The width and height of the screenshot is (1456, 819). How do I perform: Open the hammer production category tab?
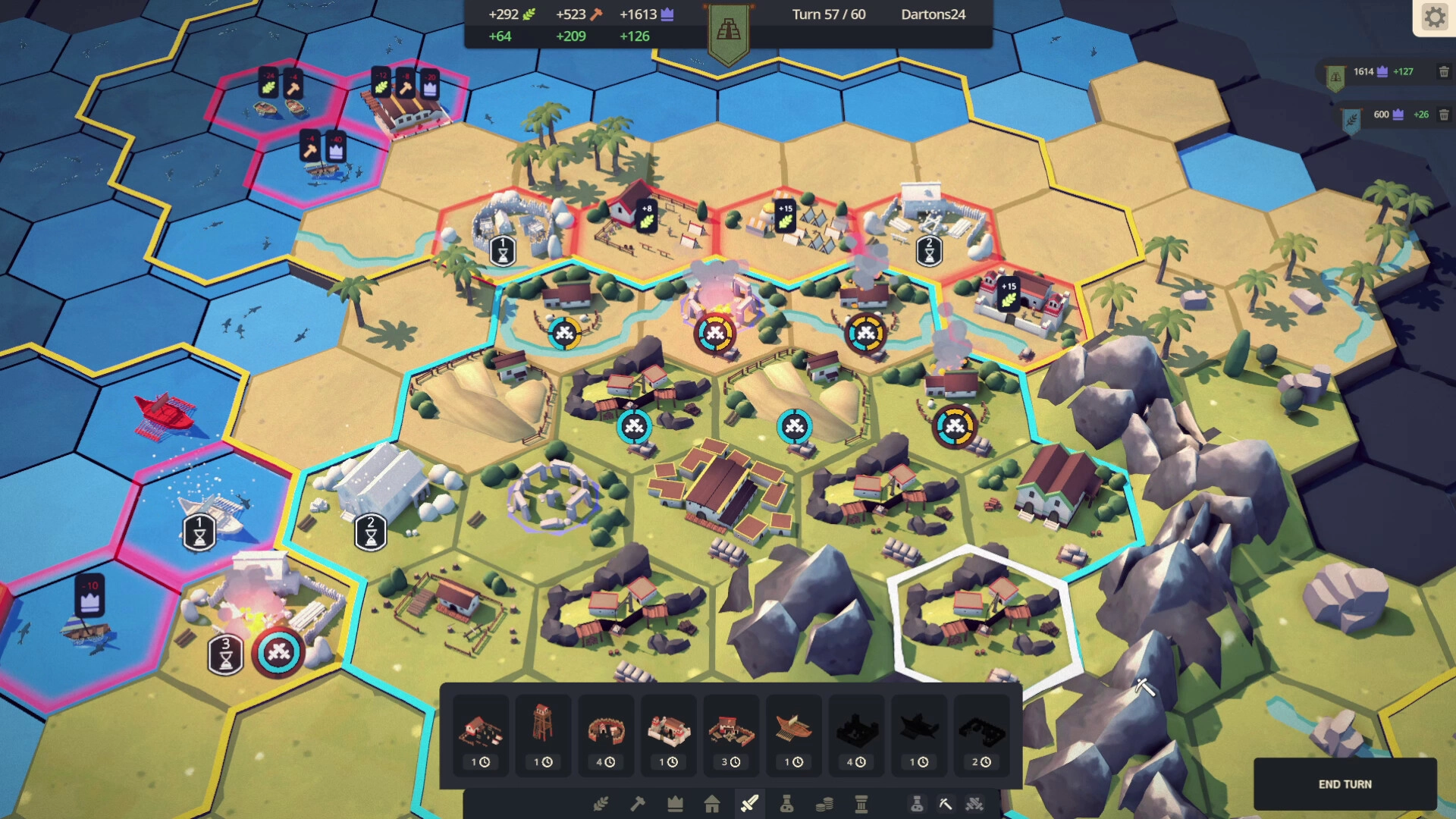tap(638, 804)
